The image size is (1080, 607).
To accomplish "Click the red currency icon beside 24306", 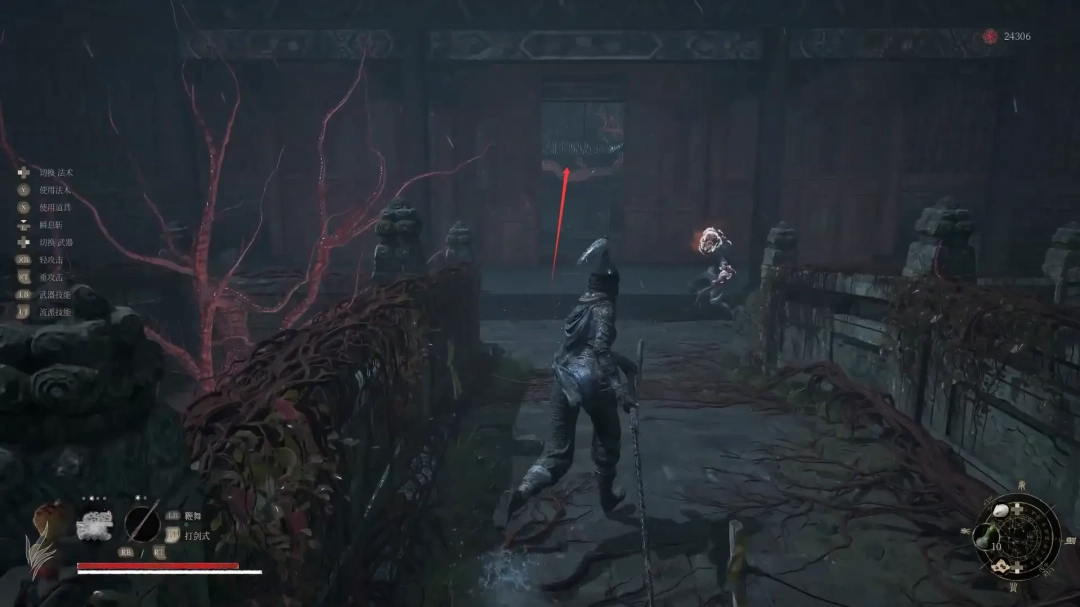I will 990,36.
